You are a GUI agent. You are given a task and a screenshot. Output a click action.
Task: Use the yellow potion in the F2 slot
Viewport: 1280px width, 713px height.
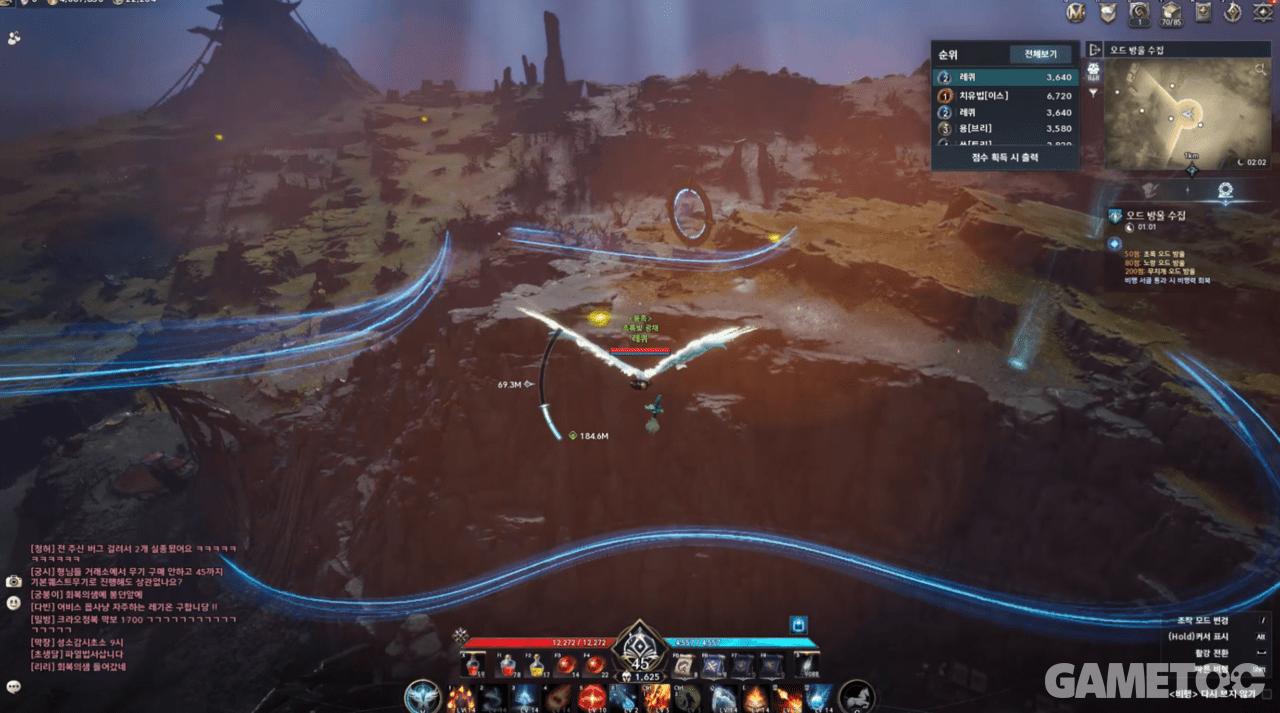click(539, 666)
